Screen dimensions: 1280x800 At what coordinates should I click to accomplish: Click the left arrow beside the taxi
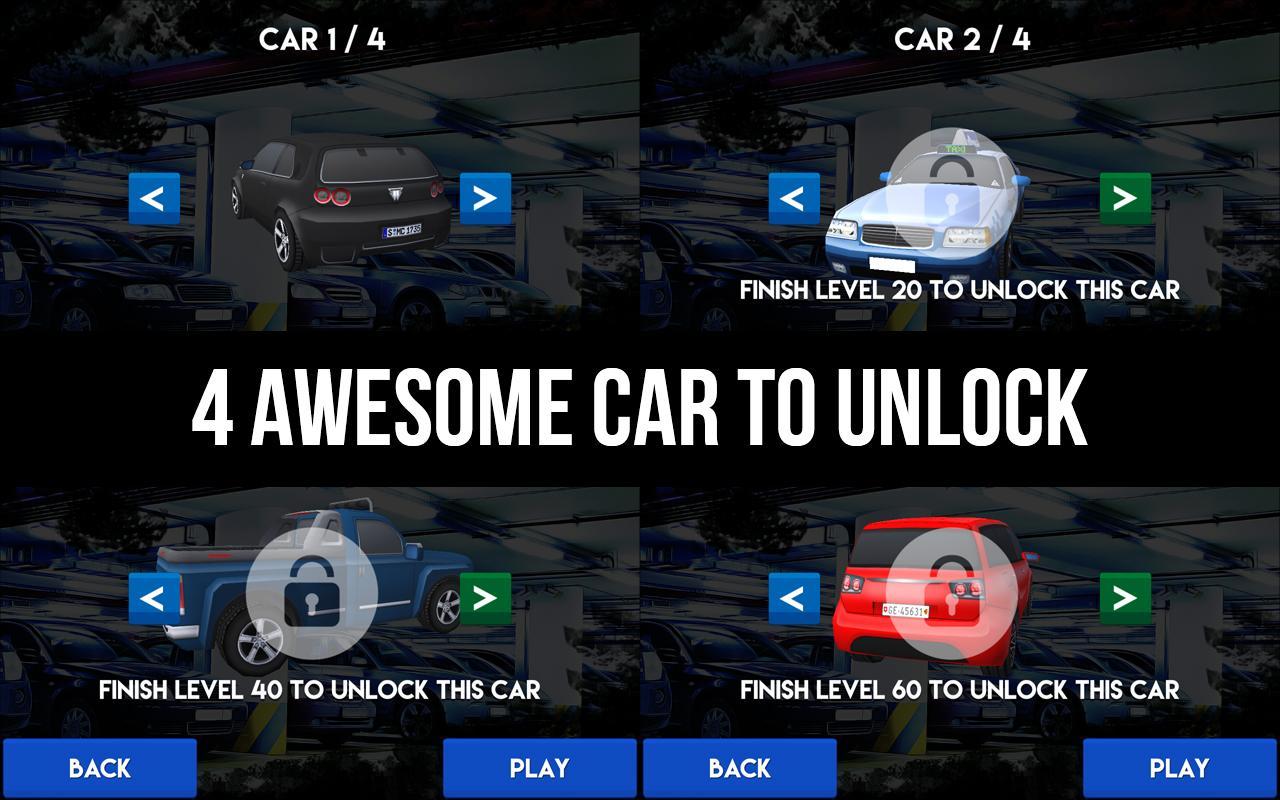tap(792, 199)
